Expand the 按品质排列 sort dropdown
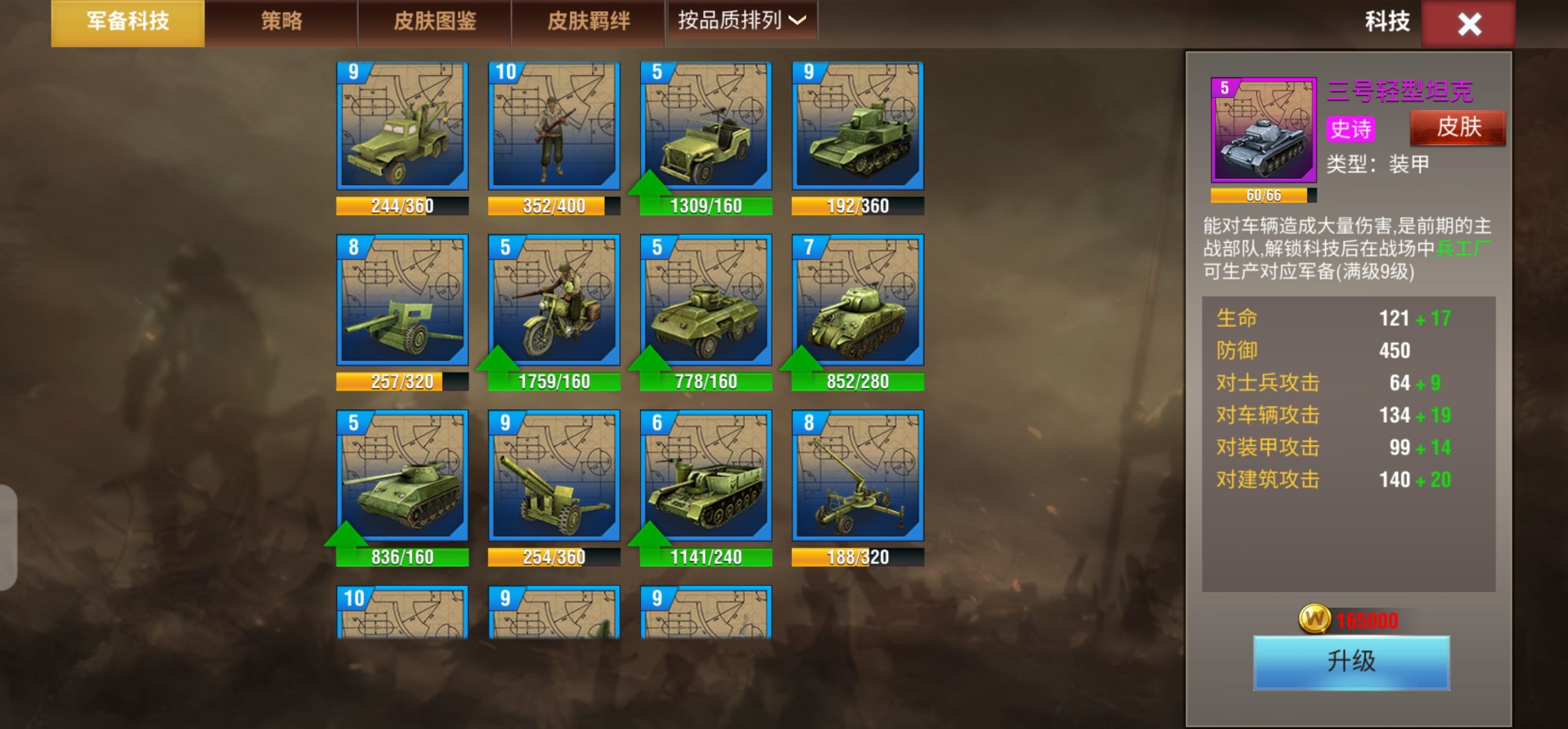 pos(742,21)
